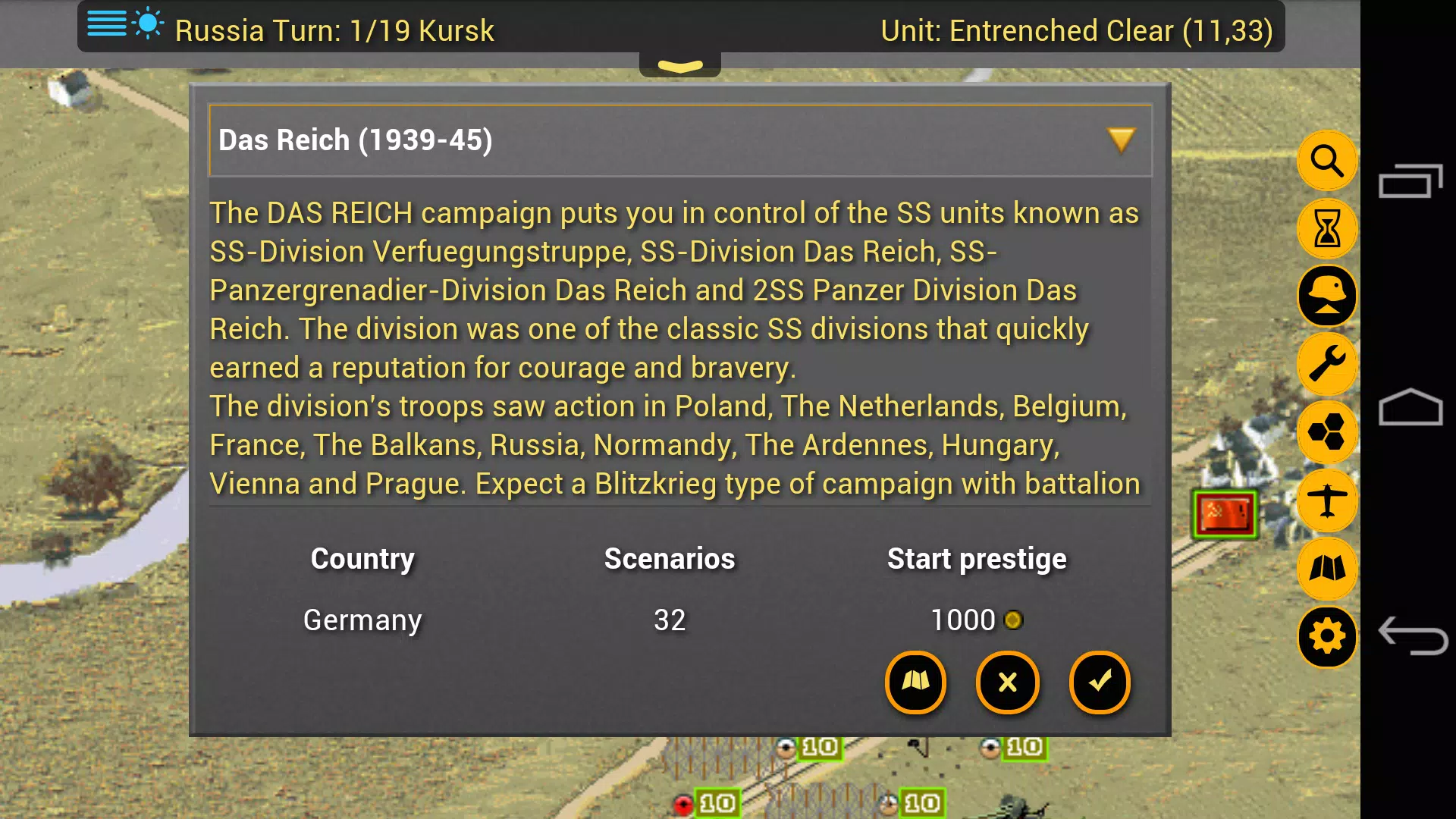This screenshot has height=819, width=1456.
Task: Open the campaign selection dropdown arrow
Action: (1120, 140)
